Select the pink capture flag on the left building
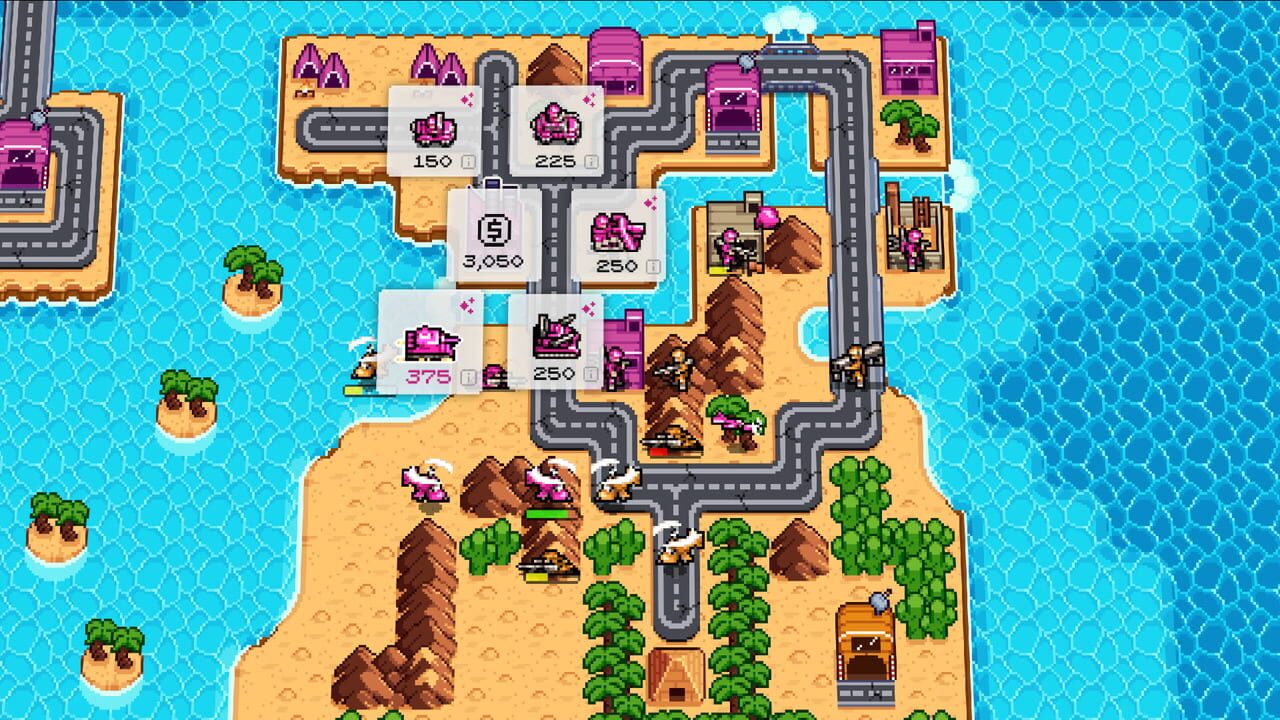Image resolution: width=1280 pixels, height=720 pixels. coord(766,217)
